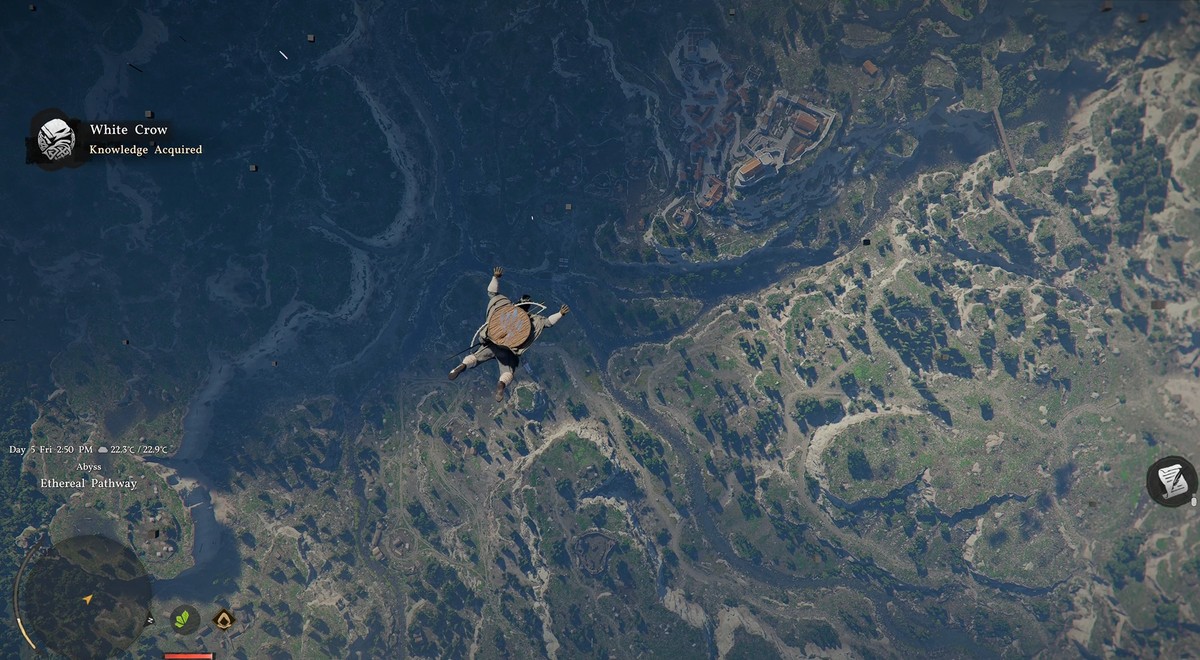Image resolution: width=1200 pixels, height=660 pixels.
Task: Open the quest scroll journal icon
Action: pyautogui.click(x=1171, y=481)
